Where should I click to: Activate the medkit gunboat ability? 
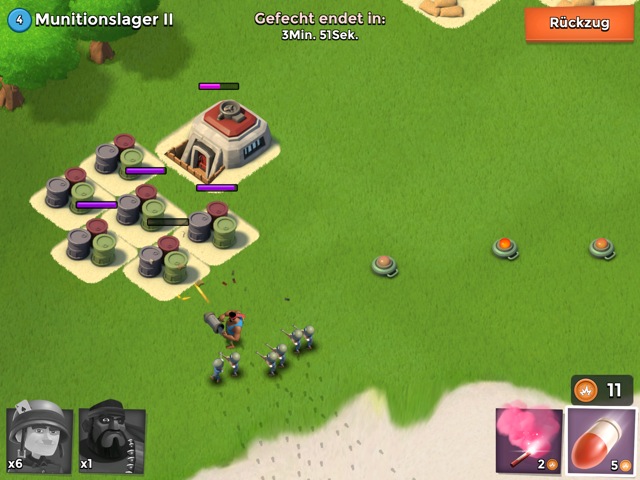pos(600,440)
